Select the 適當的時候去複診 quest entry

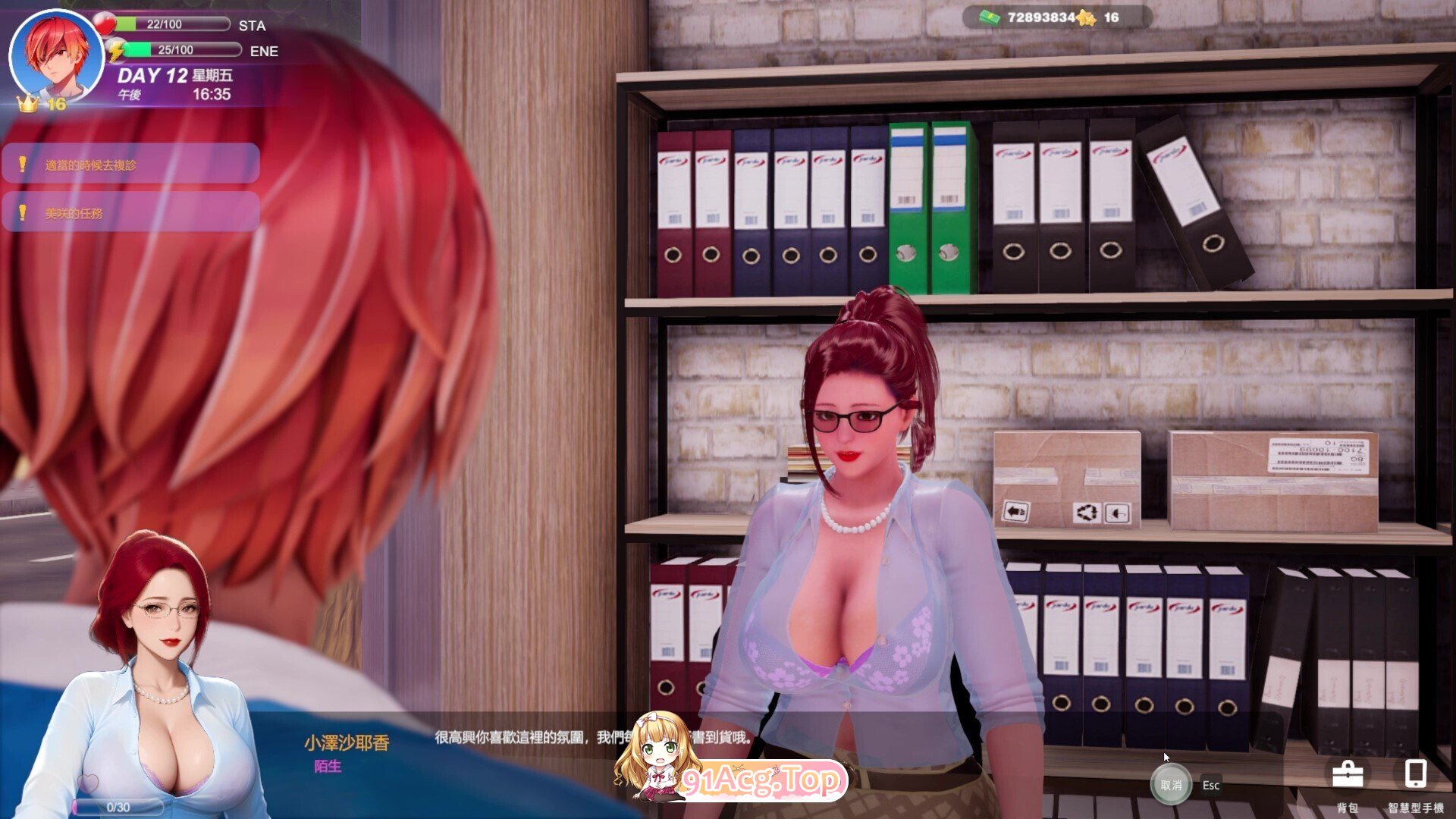[x=130, y=164]
